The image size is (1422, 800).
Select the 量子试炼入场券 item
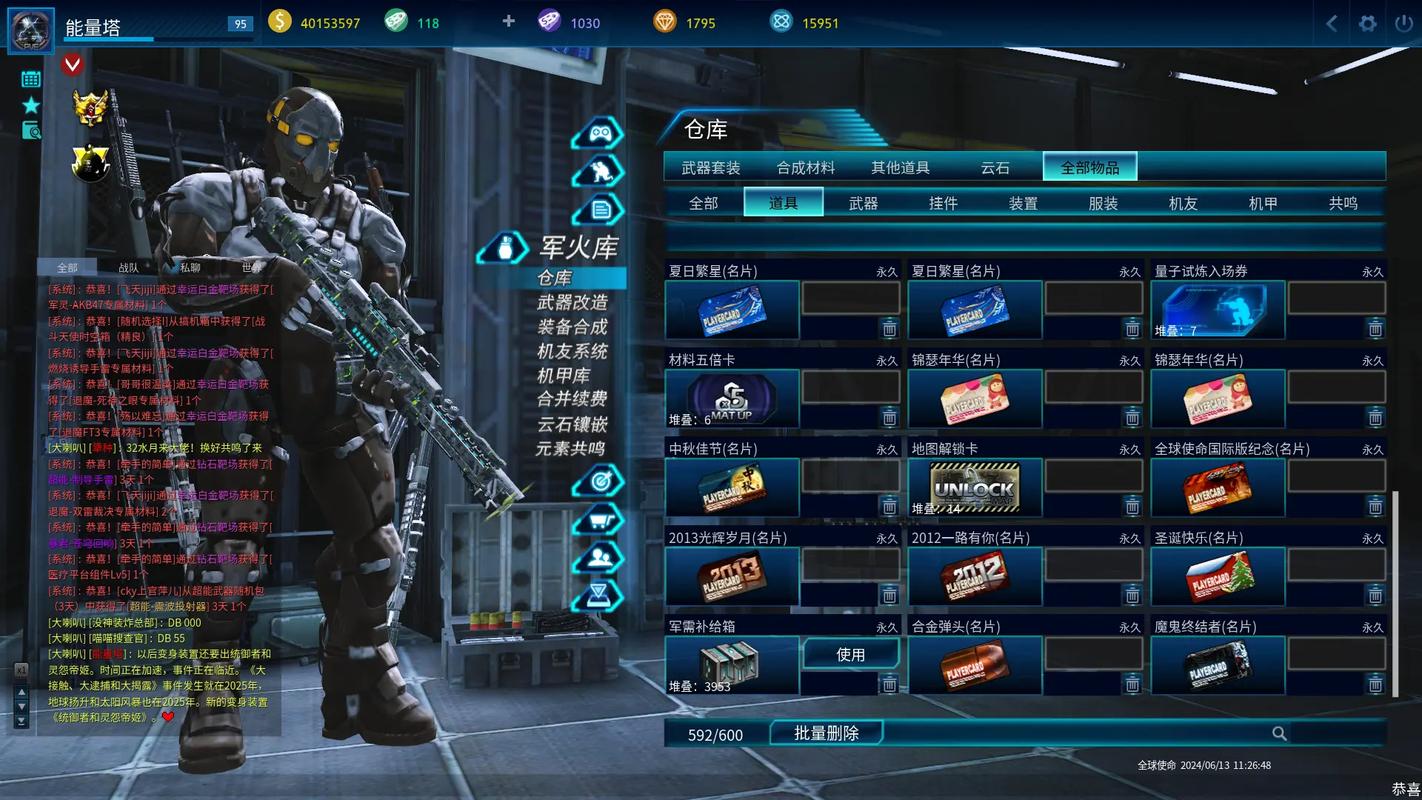click(1217, 310)
